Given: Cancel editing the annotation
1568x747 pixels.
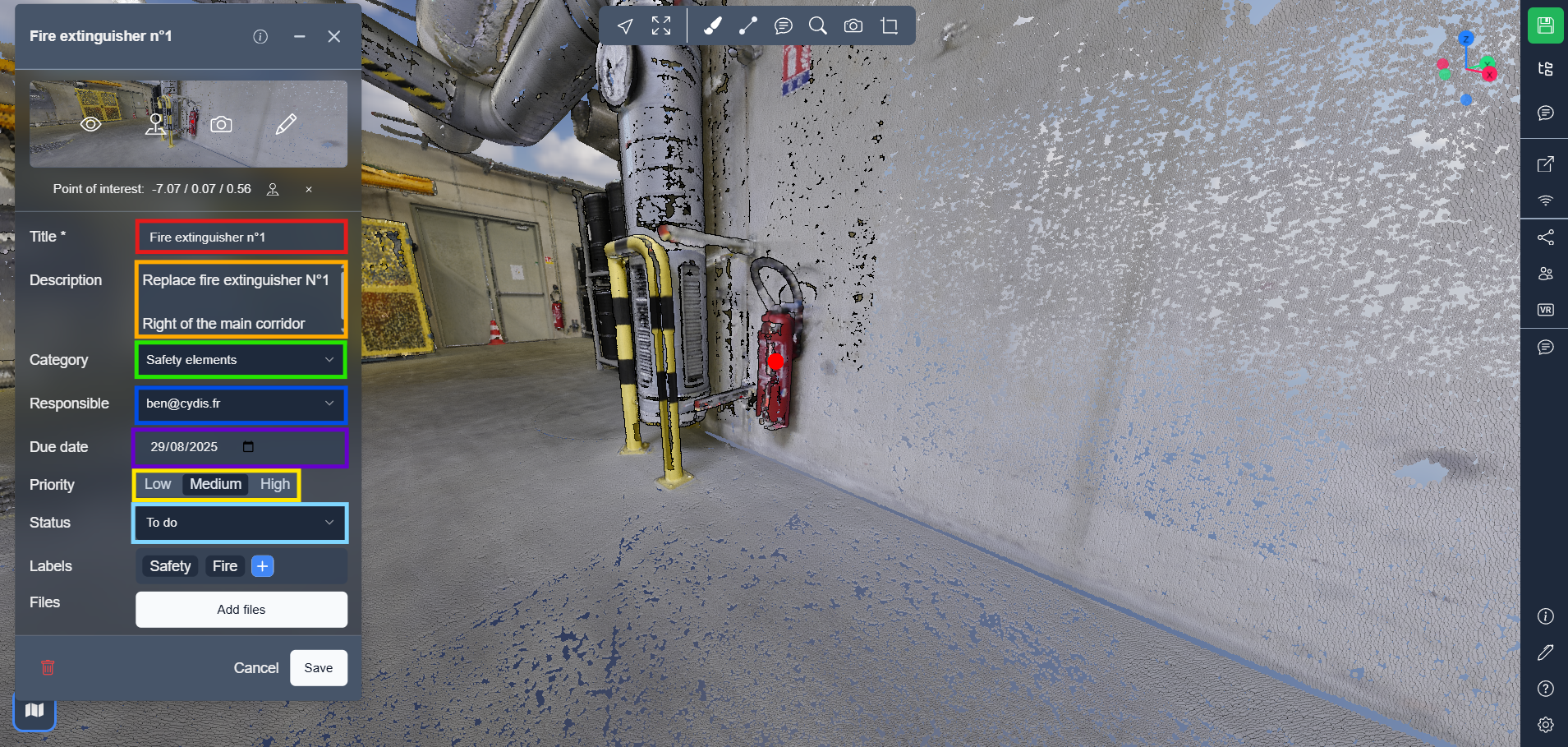Looking at the screenshot, I should (255, 667).
